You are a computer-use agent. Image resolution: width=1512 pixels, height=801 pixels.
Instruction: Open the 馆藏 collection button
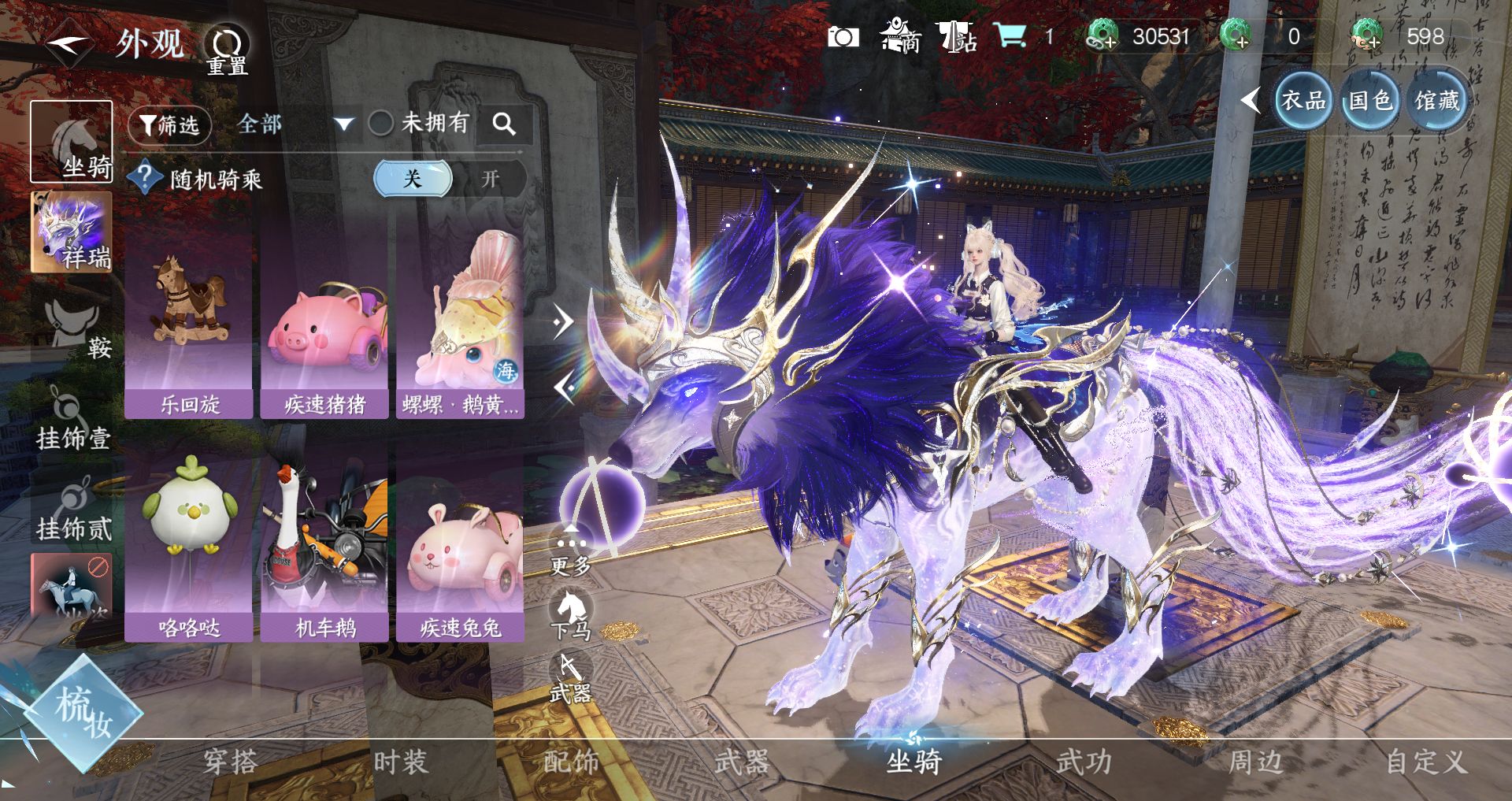click(x=1436, y=101)
